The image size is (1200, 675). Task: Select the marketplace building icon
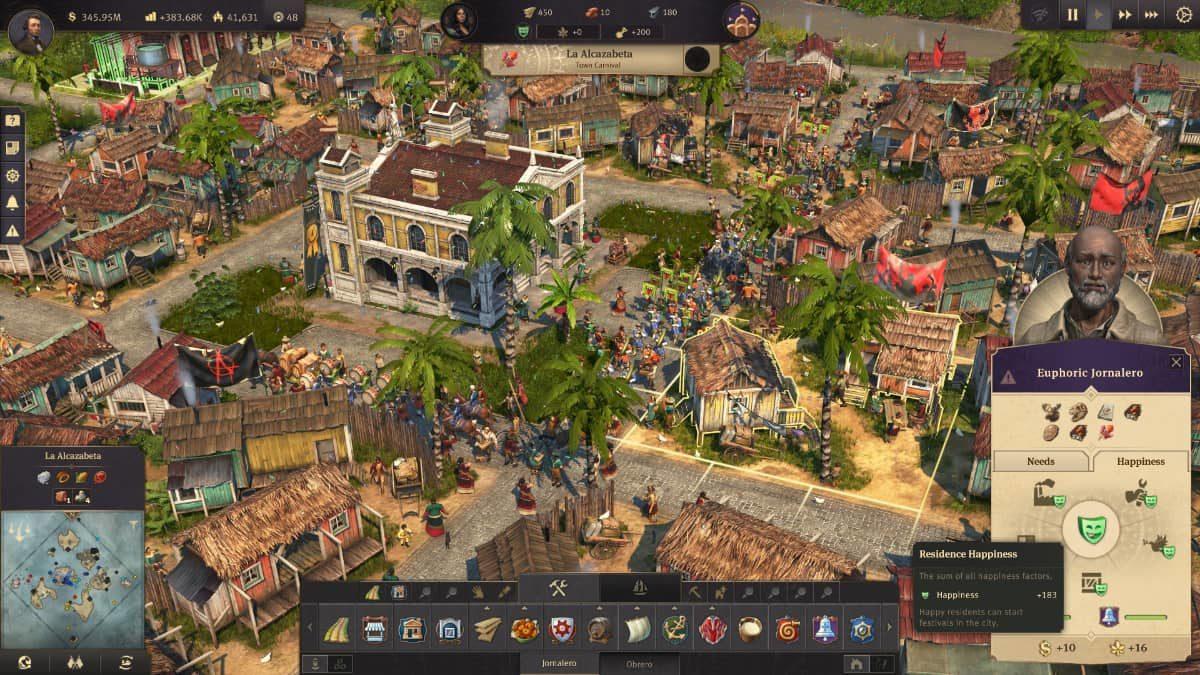[374, 630]
